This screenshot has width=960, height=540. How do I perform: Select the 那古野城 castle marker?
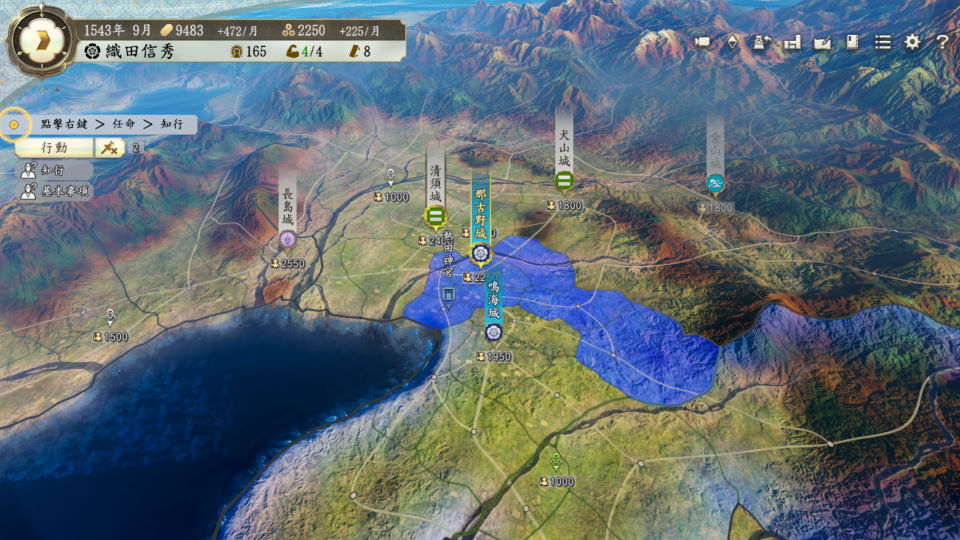pos(479,251)
